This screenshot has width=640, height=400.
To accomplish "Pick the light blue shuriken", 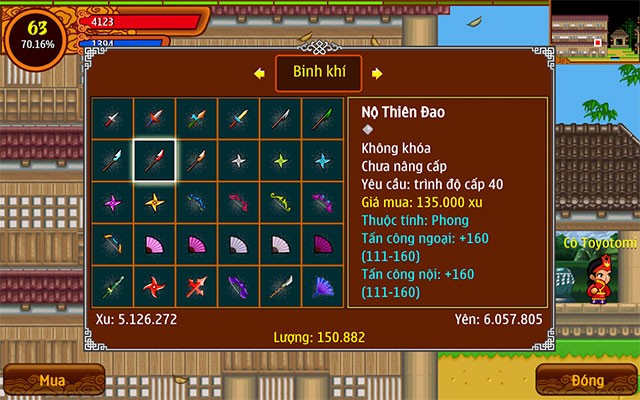I will click(322, 159).
